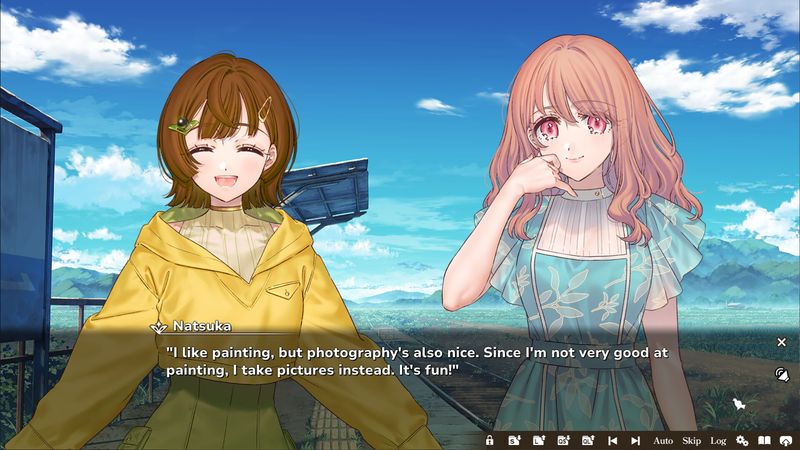Open the Save menu (S icon)
Screen dimensions: 800x450
pos(513,440)
